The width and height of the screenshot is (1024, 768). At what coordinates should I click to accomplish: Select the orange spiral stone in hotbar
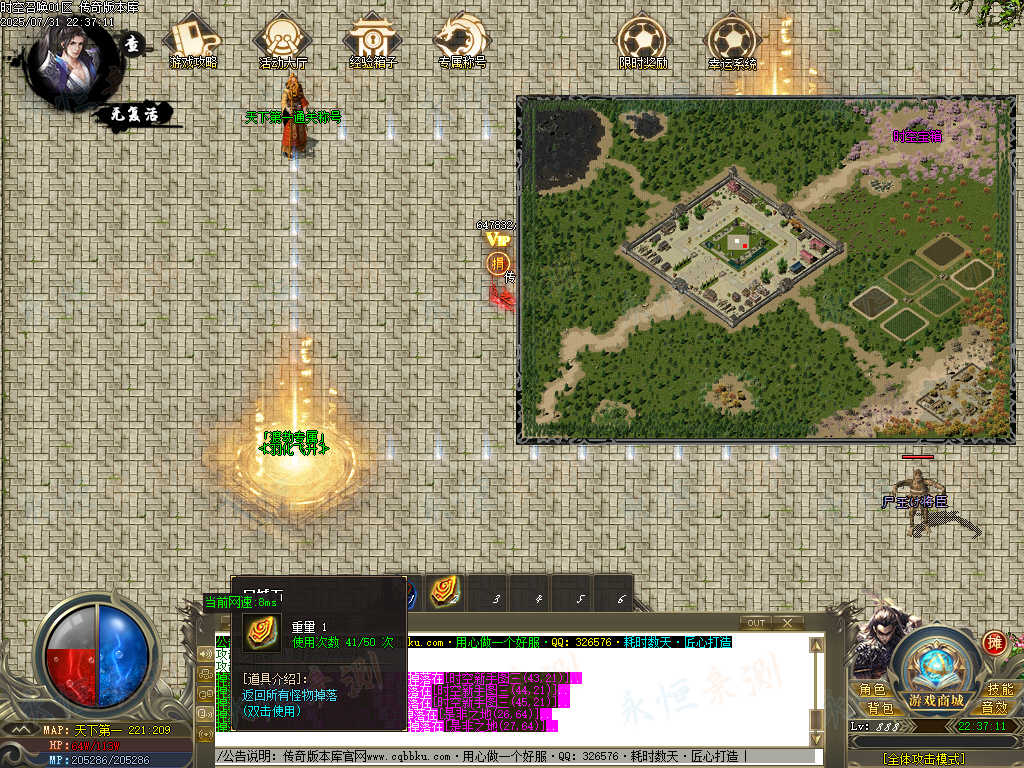[445, 593]
